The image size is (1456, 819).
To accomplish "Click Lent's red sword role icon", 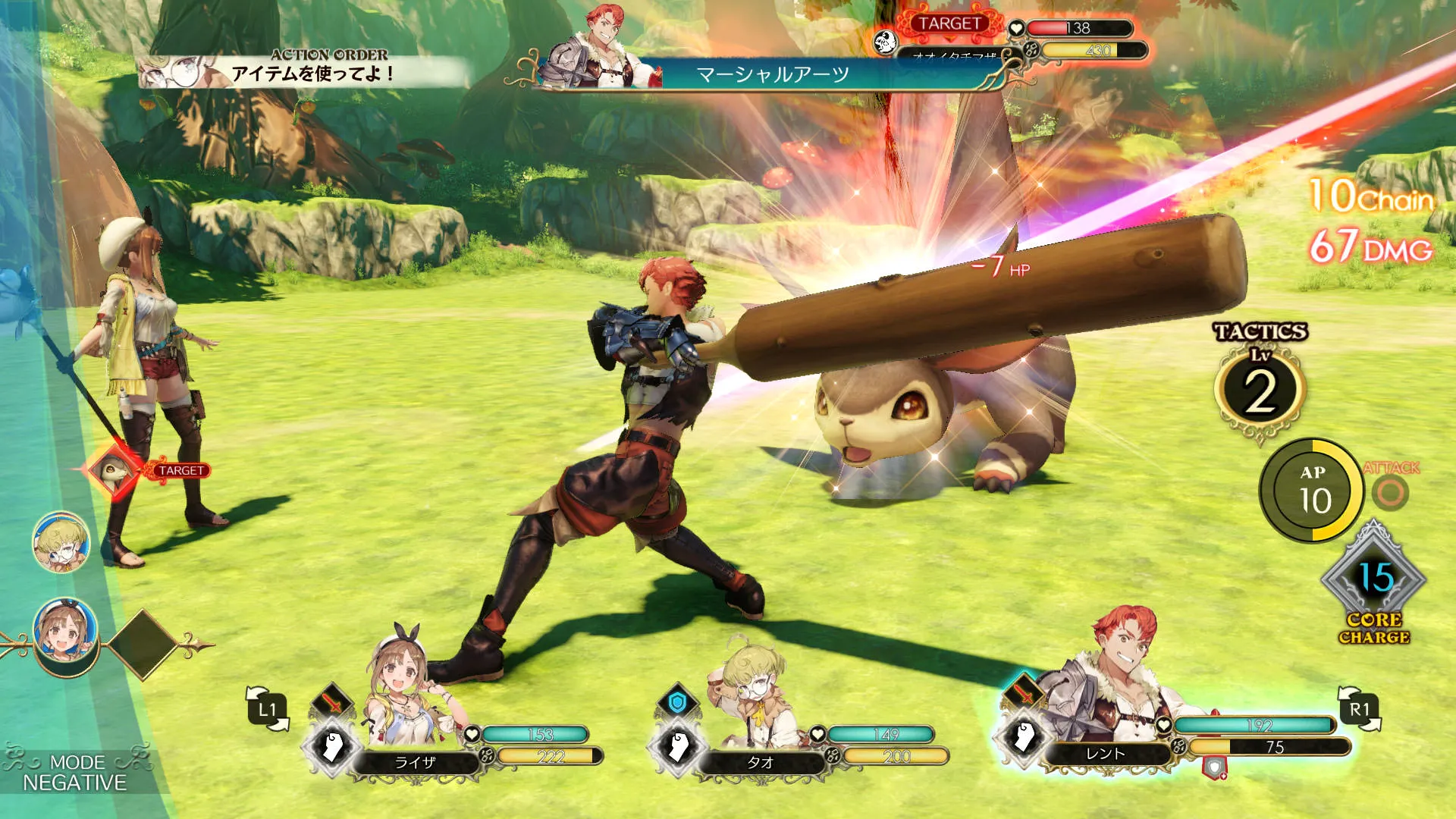I will [1023, 693].
